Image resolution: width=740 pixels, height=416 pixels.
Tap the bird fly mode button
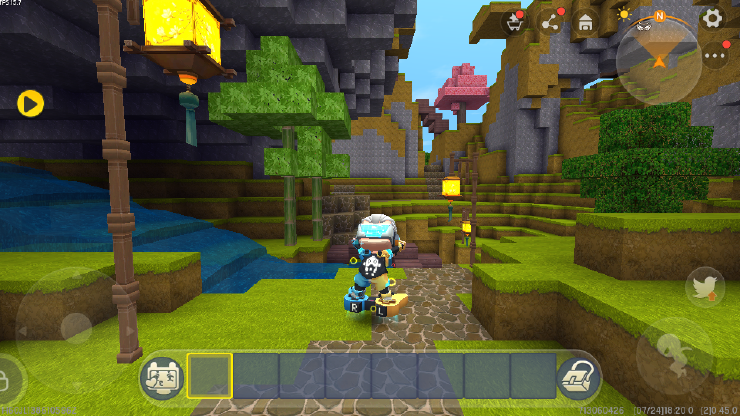tap(706, 287)
